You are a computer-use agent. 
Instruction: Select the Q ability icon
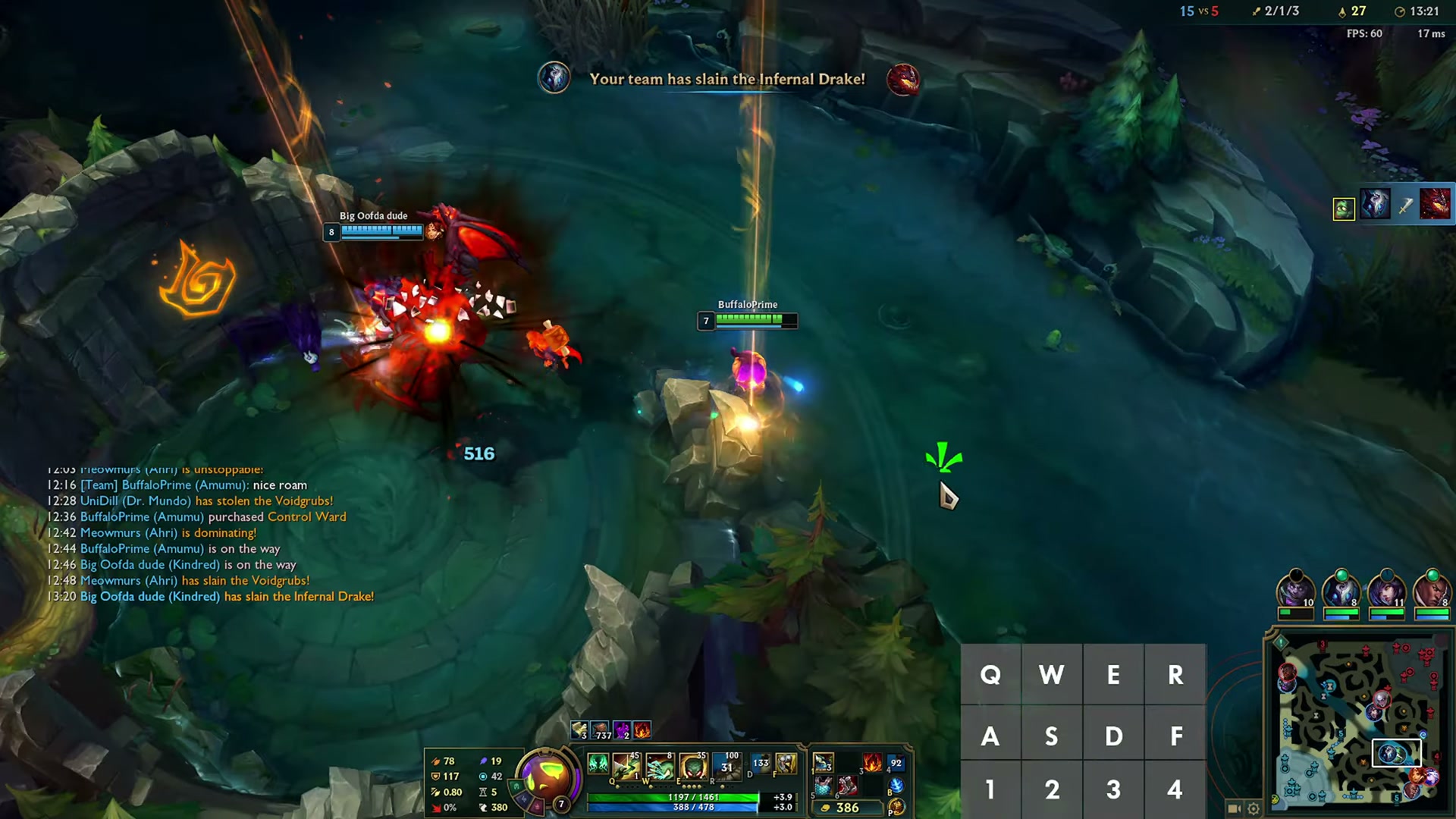click(626, 766)
